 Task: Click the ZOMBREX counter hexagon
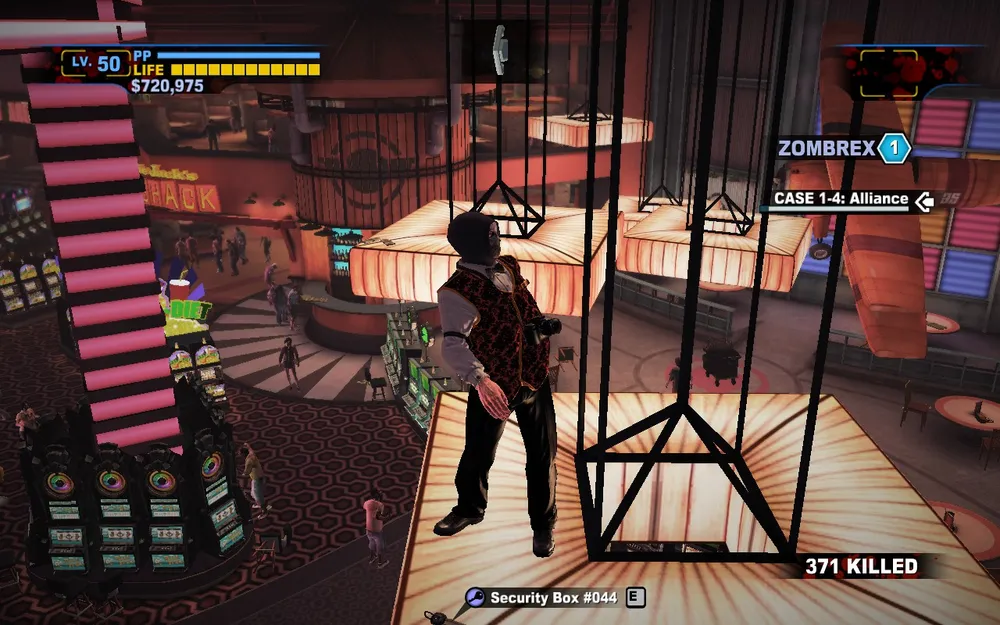pos(894,150)
